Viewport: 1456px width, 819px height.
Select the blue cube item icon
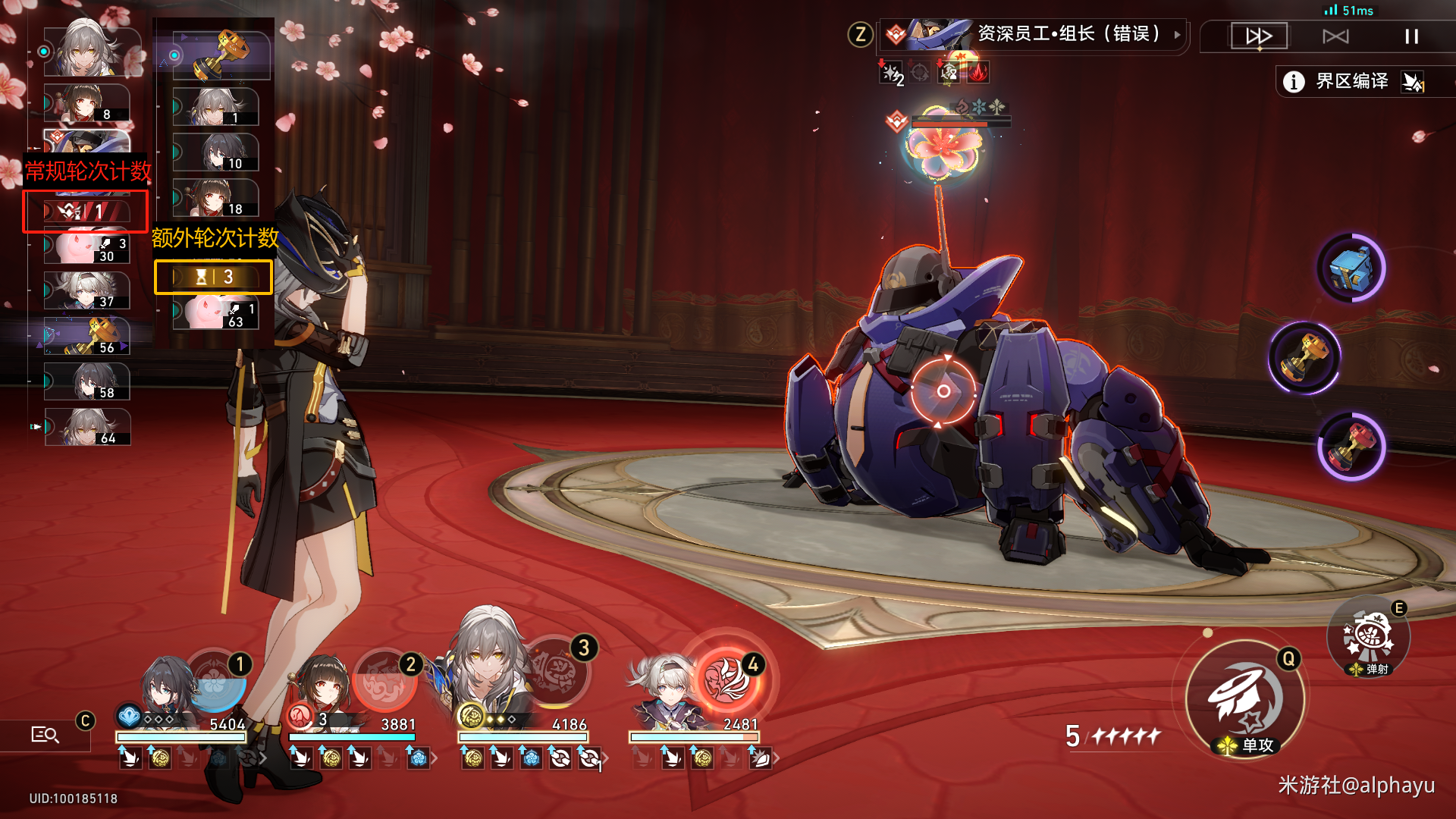pyautogui.click(x=1351, y=268)
